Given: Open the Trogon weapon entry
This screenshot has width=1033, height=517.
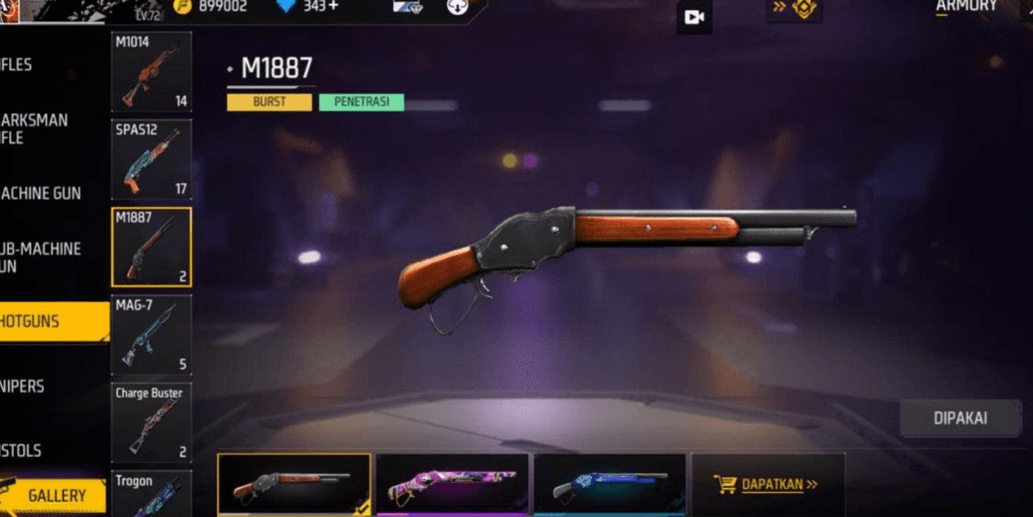Looking at the screenshot, I should tap(151, 494).
